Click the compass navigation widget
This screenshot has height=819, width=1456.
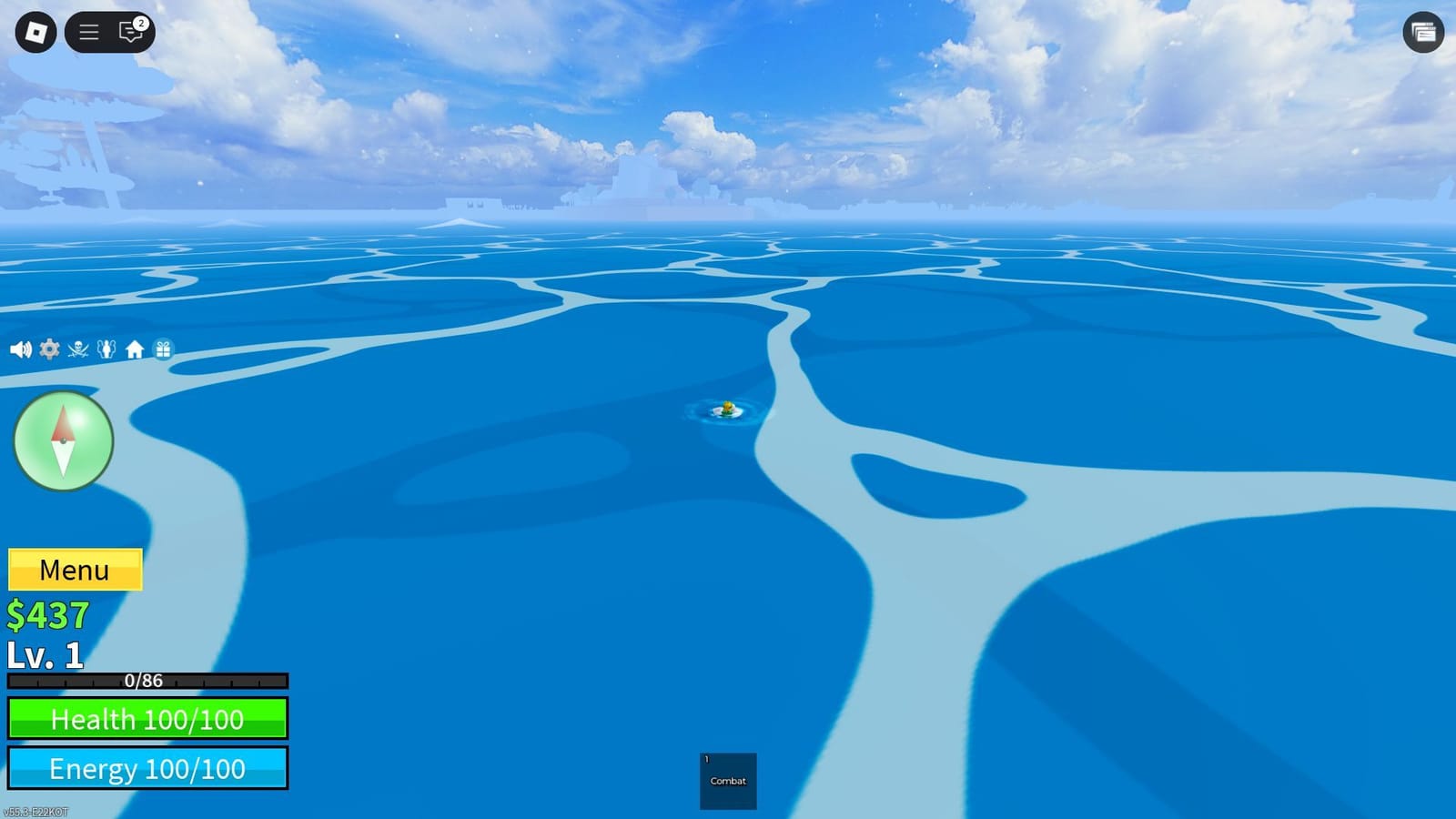coord(62,440)
